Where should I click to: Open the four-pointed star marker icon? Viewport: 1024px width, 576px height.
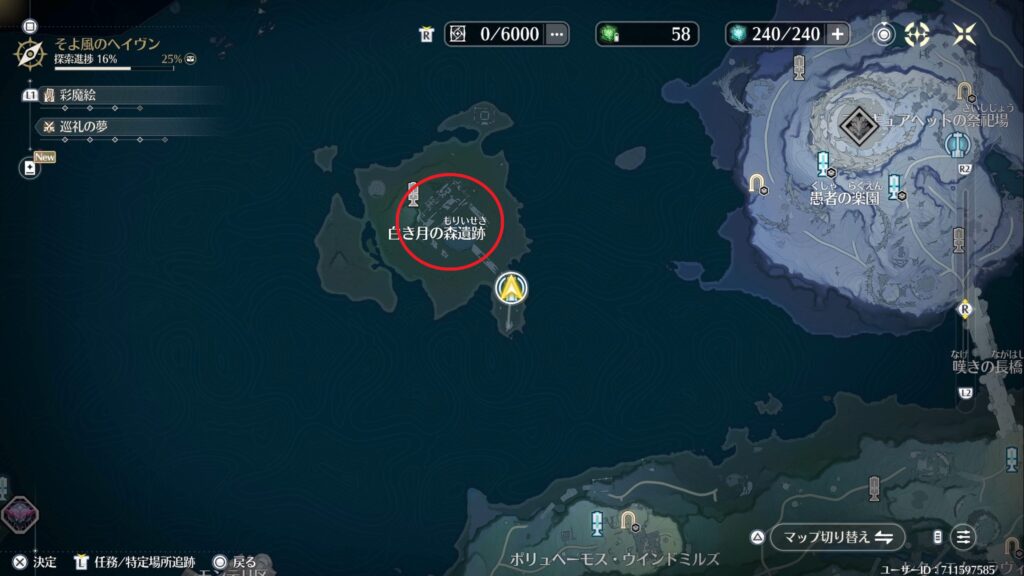coord(917,34)
